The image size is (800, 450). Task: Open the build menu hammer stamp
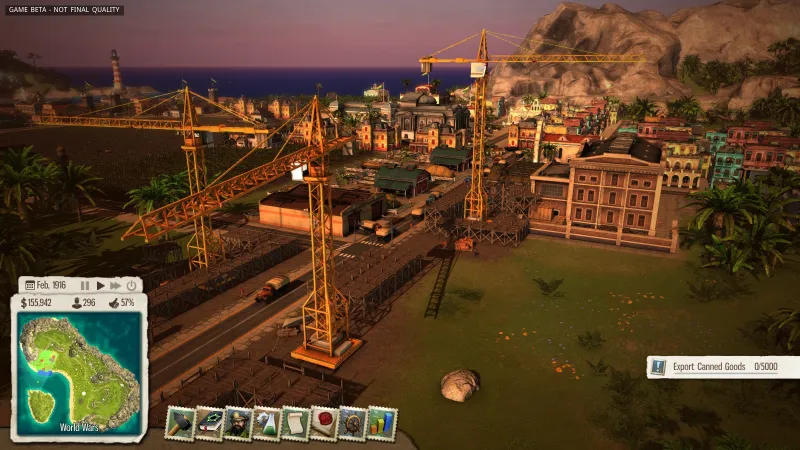(180, 423)
